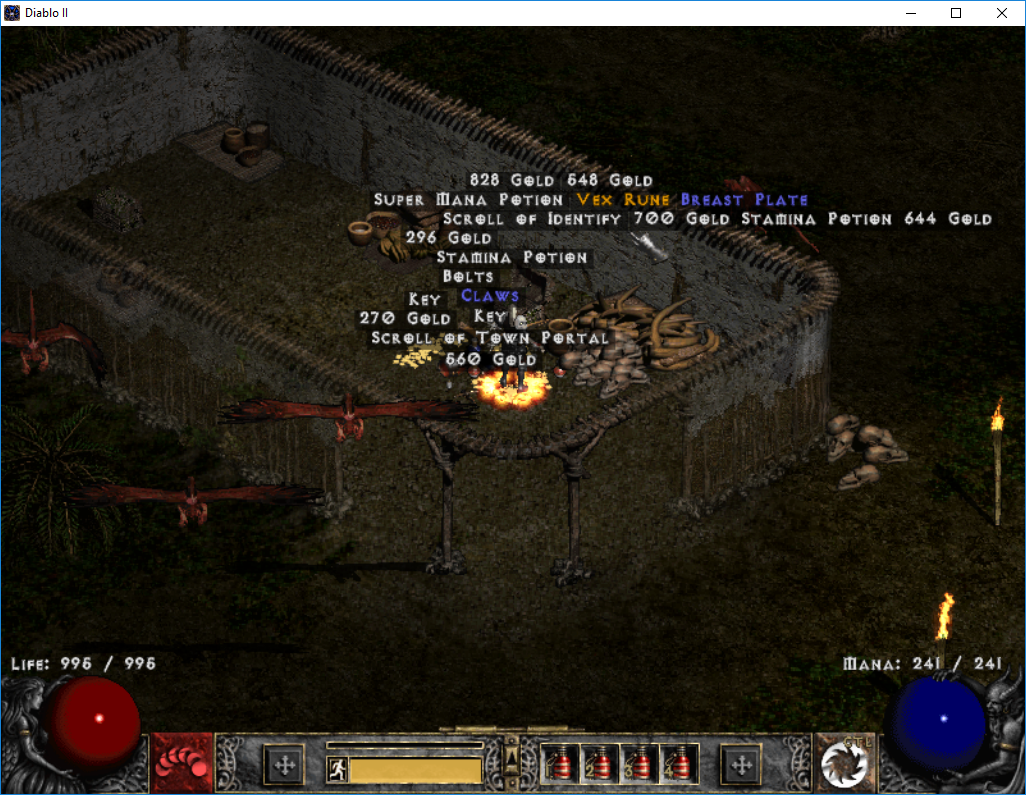The image size is (1026, 795).
Task: Pick up the Scroll of Town Portal
Action: 490,339
